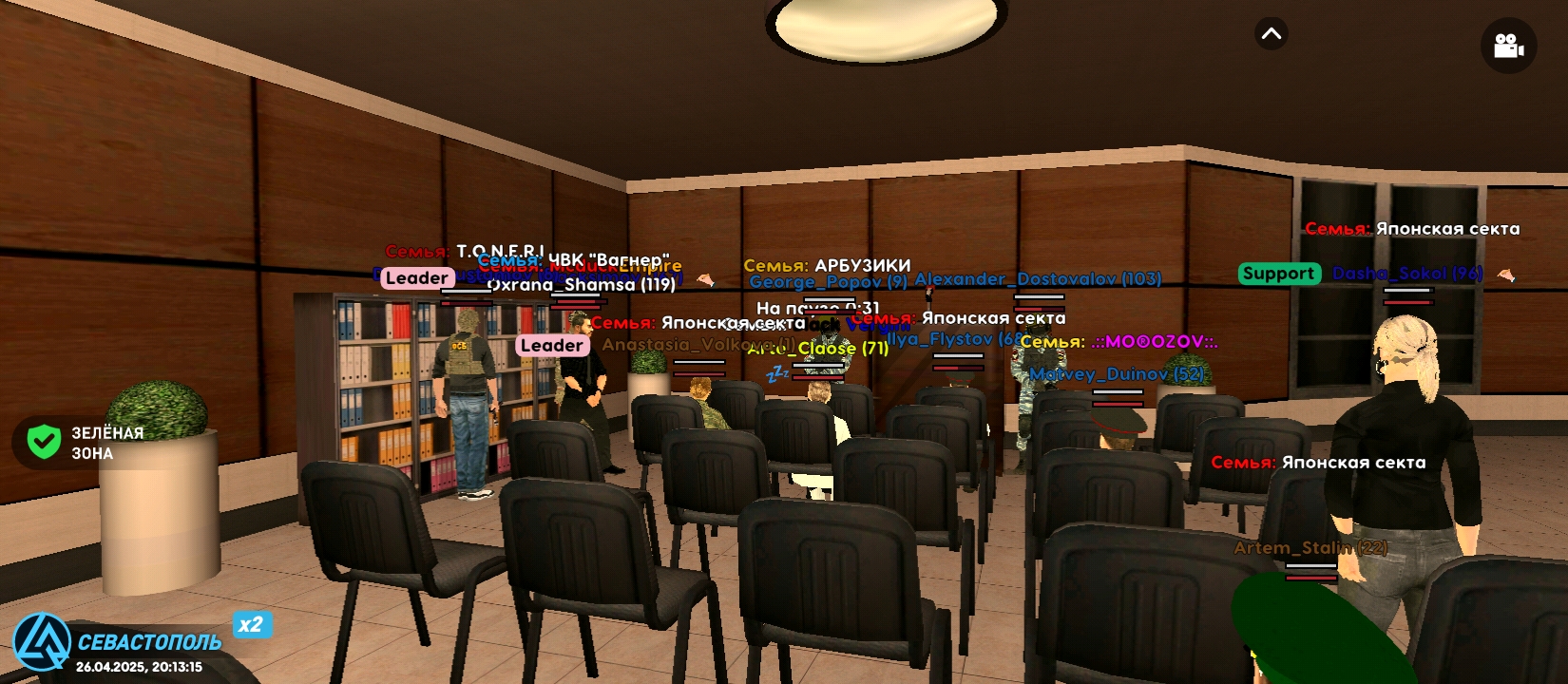Tap the date-time text under СЕВАСТОПОЛЬ

point(139,667)
